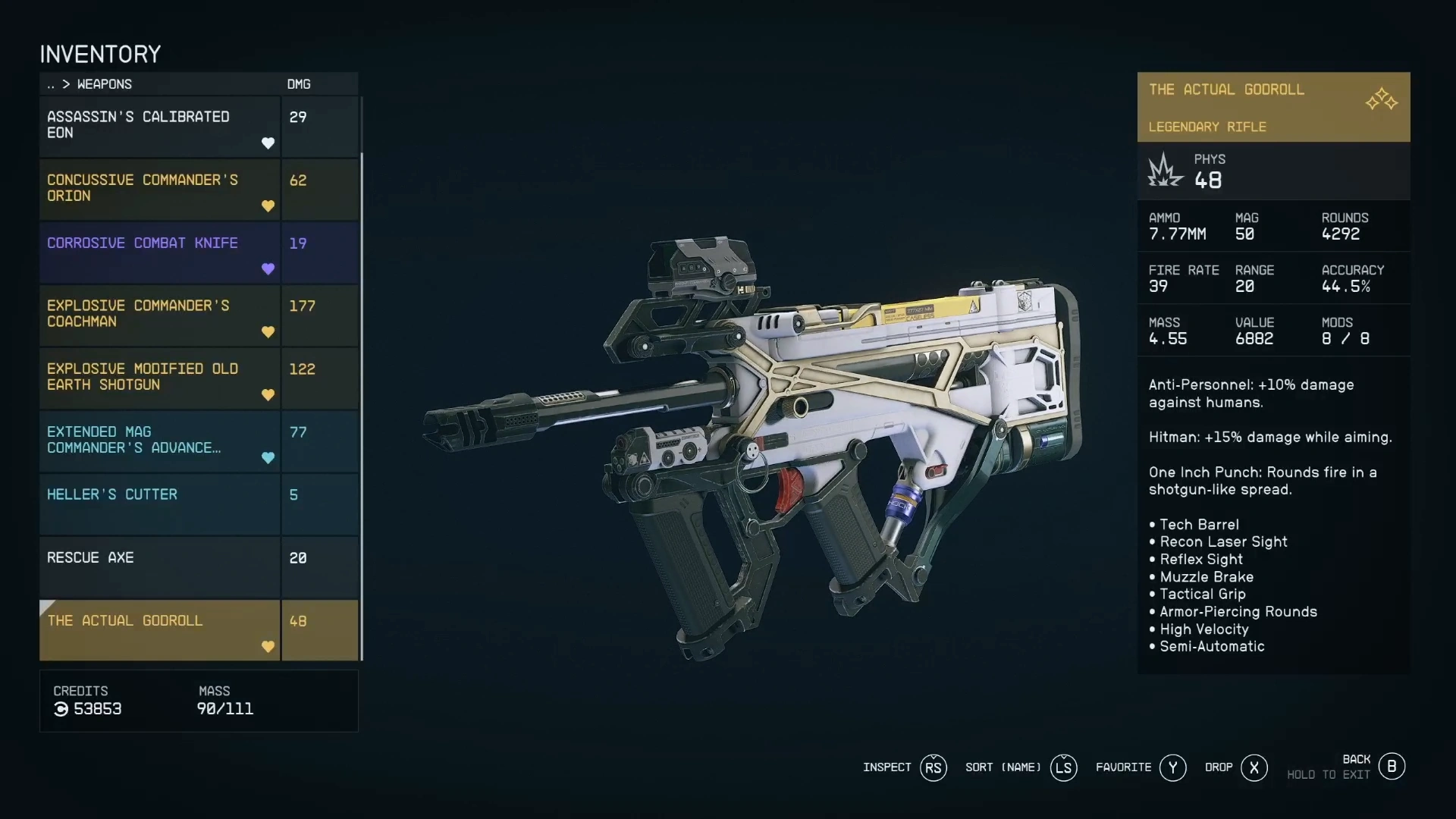
Task: Unfavorite the Corrosive Combat Knife
Action: tap(269, 269)
